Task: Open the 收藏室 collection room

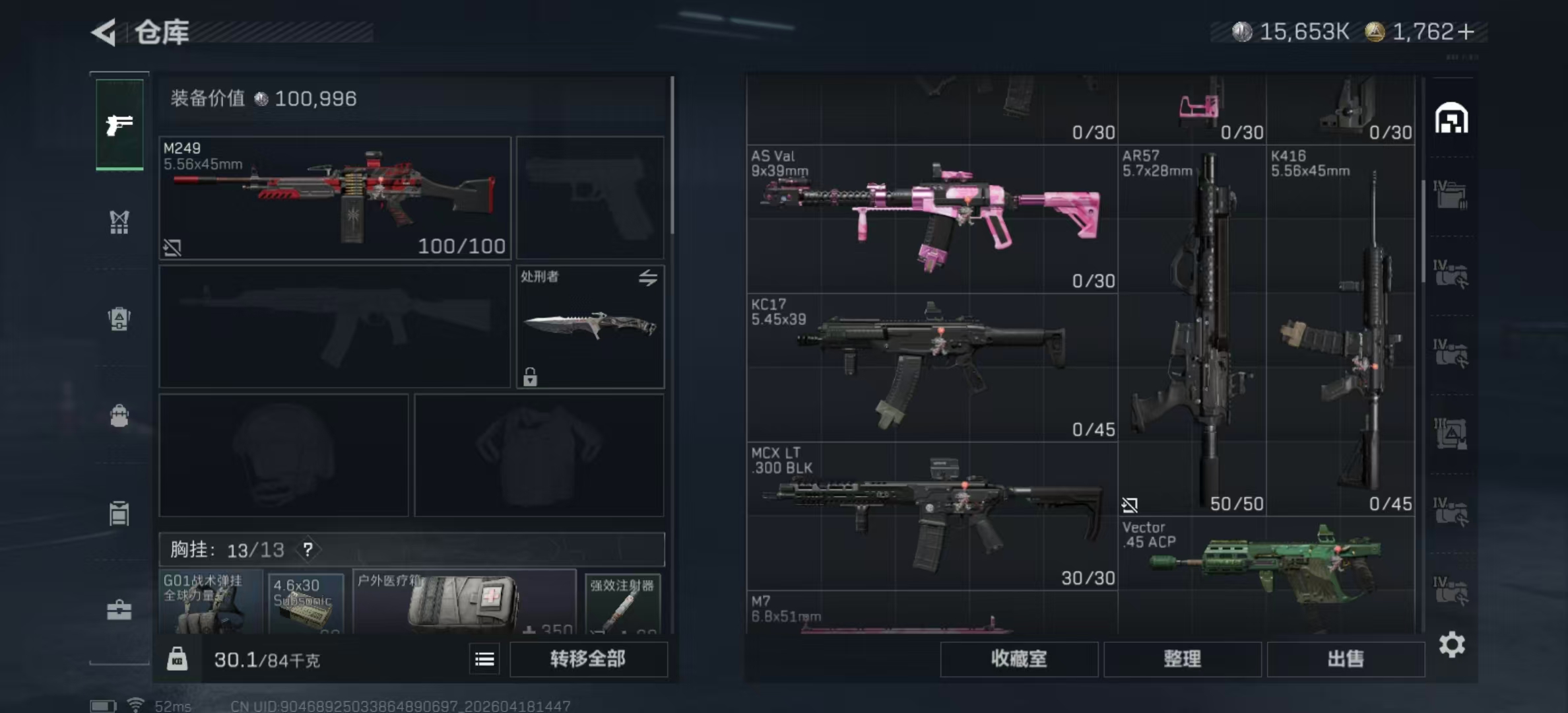Action: click(x=1018, y=659)
